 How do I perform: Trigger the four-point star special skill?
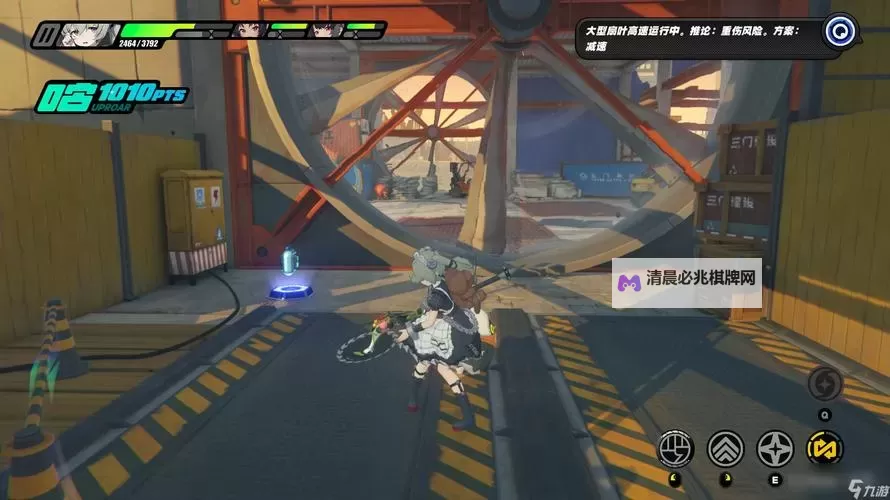(x=775, y=448)
